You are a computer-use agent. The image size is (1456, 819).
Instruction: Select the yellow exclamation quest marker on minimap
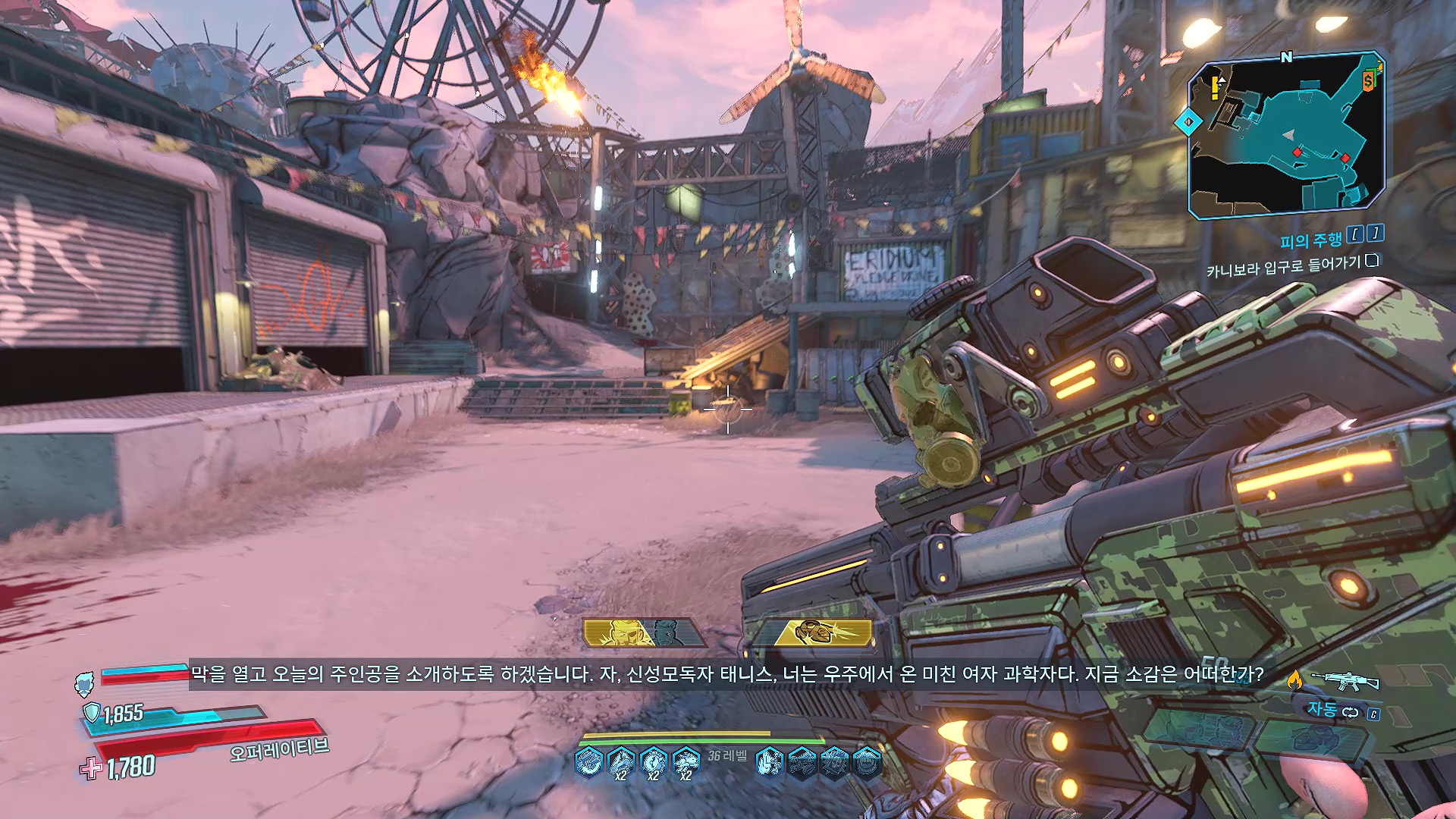point(1215,86)
